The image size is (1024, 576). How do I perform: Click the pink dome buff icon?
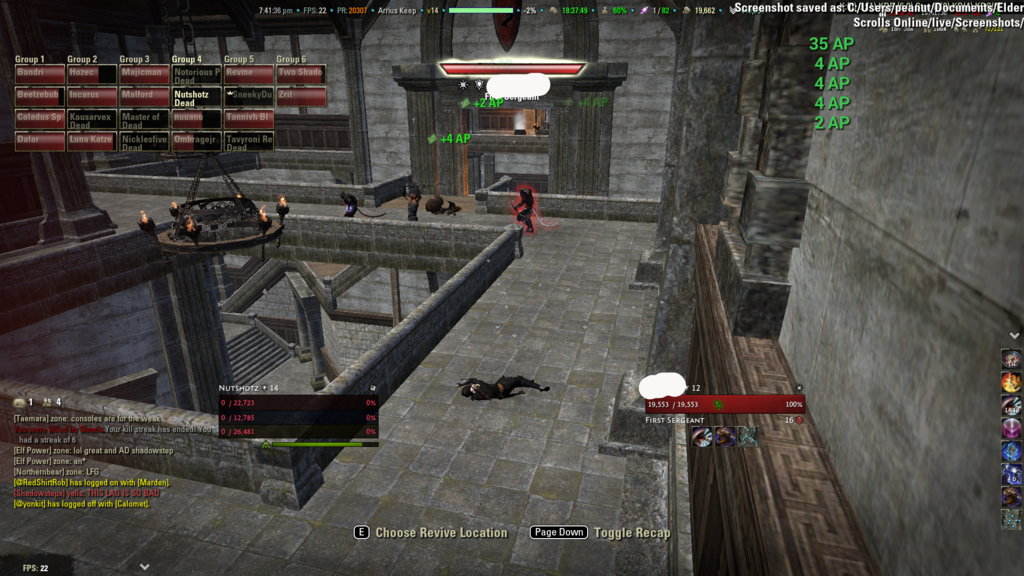[x=1012, y=428]
